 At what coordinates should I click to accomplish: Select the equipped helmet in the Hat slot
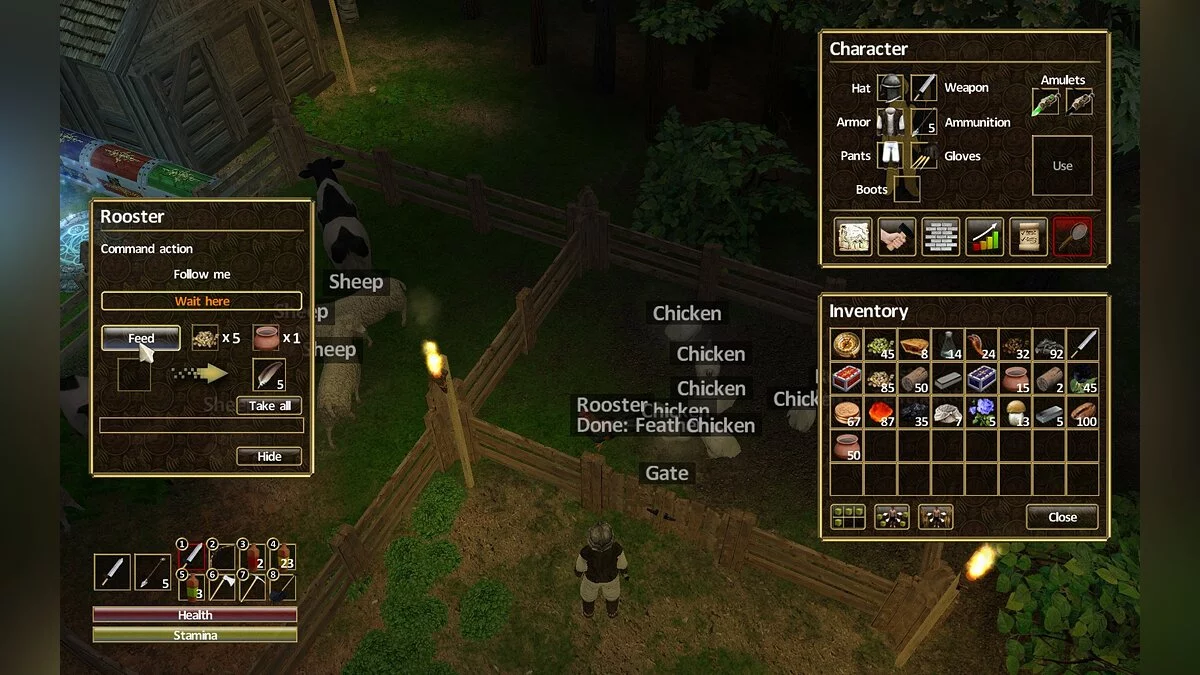coord(890,88)
